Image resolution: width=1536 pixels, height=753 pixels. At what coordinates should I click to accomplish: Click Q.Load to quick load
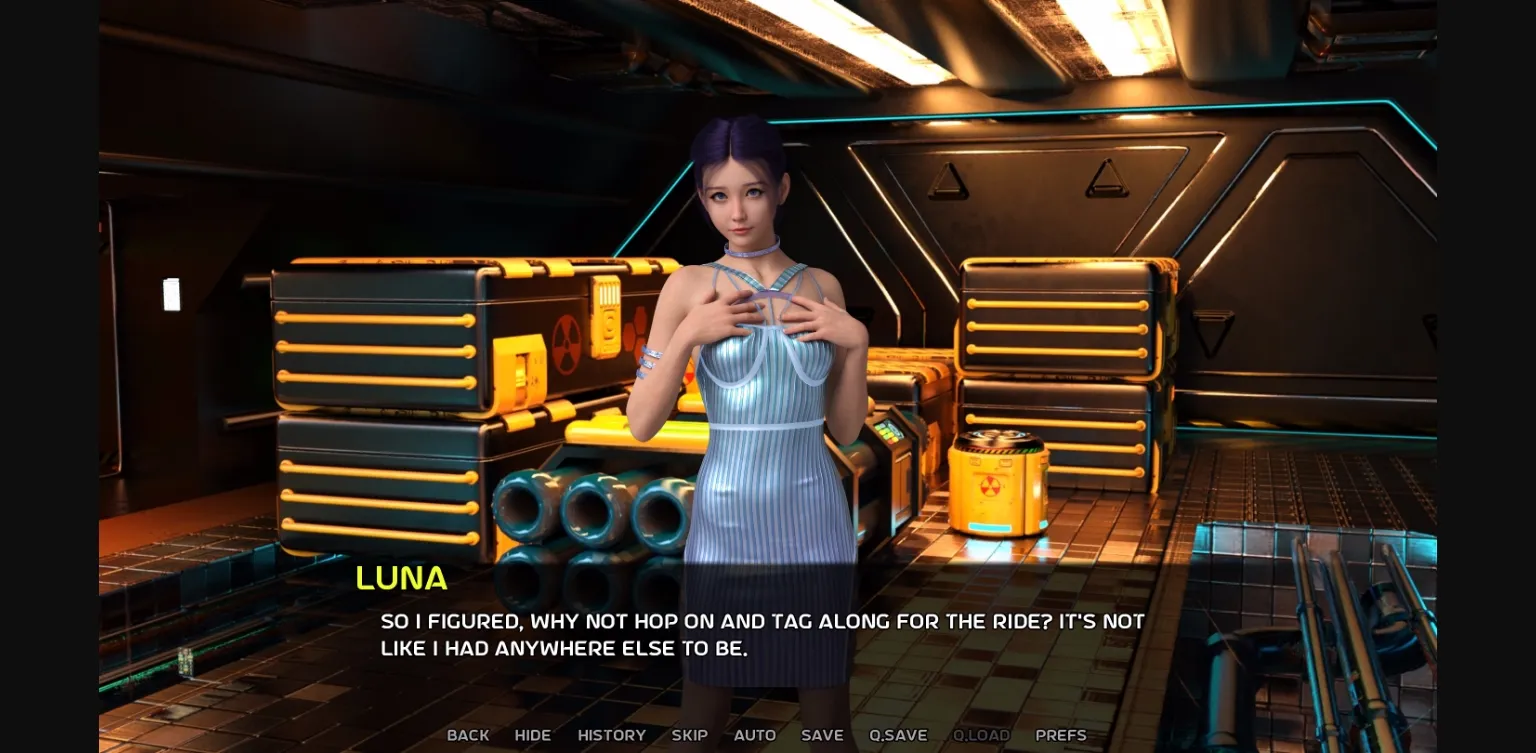pyautogui.click(x=981, y=735)
